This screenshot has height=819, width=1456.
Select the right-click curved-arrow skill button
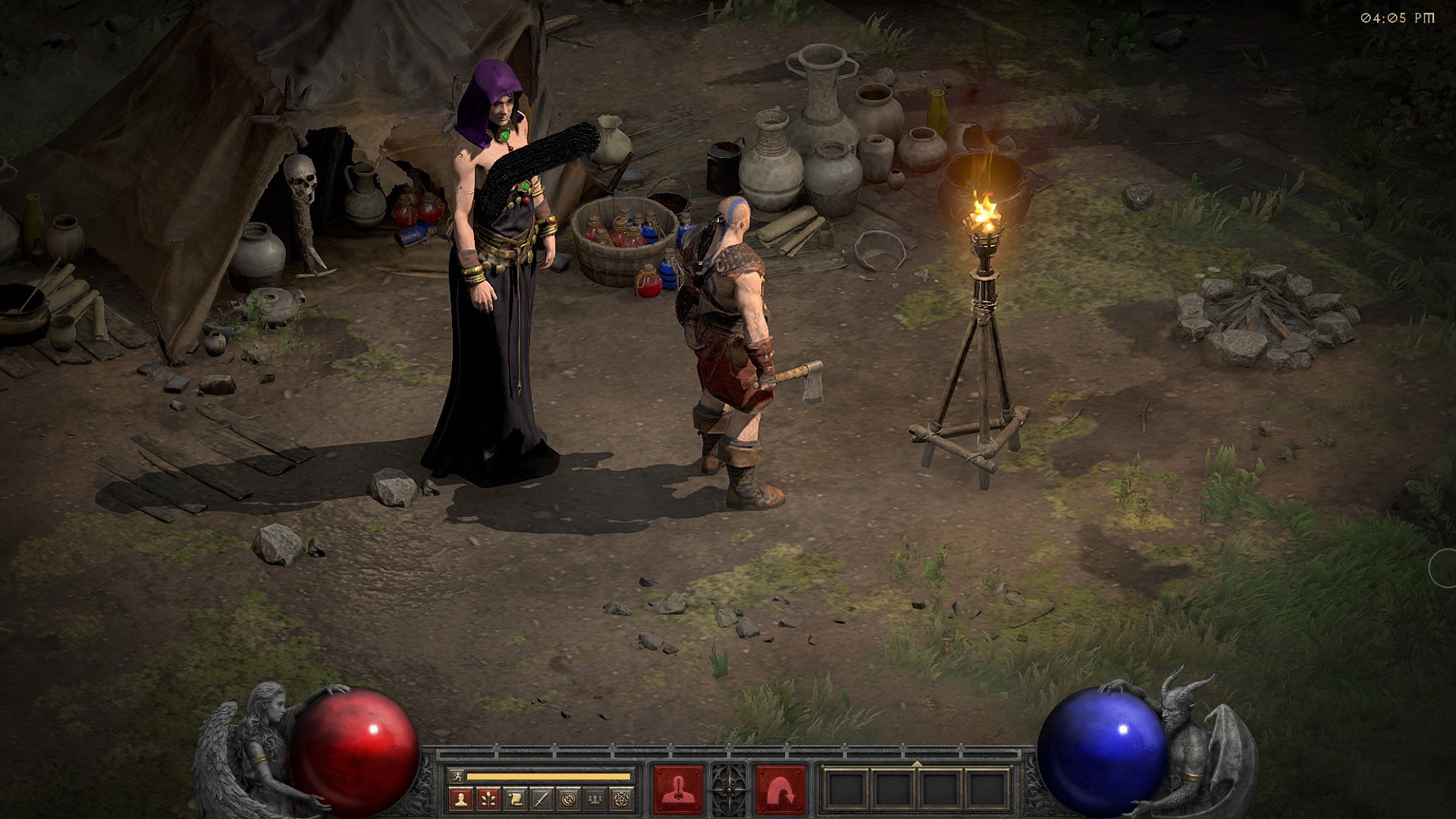point(780,789)
